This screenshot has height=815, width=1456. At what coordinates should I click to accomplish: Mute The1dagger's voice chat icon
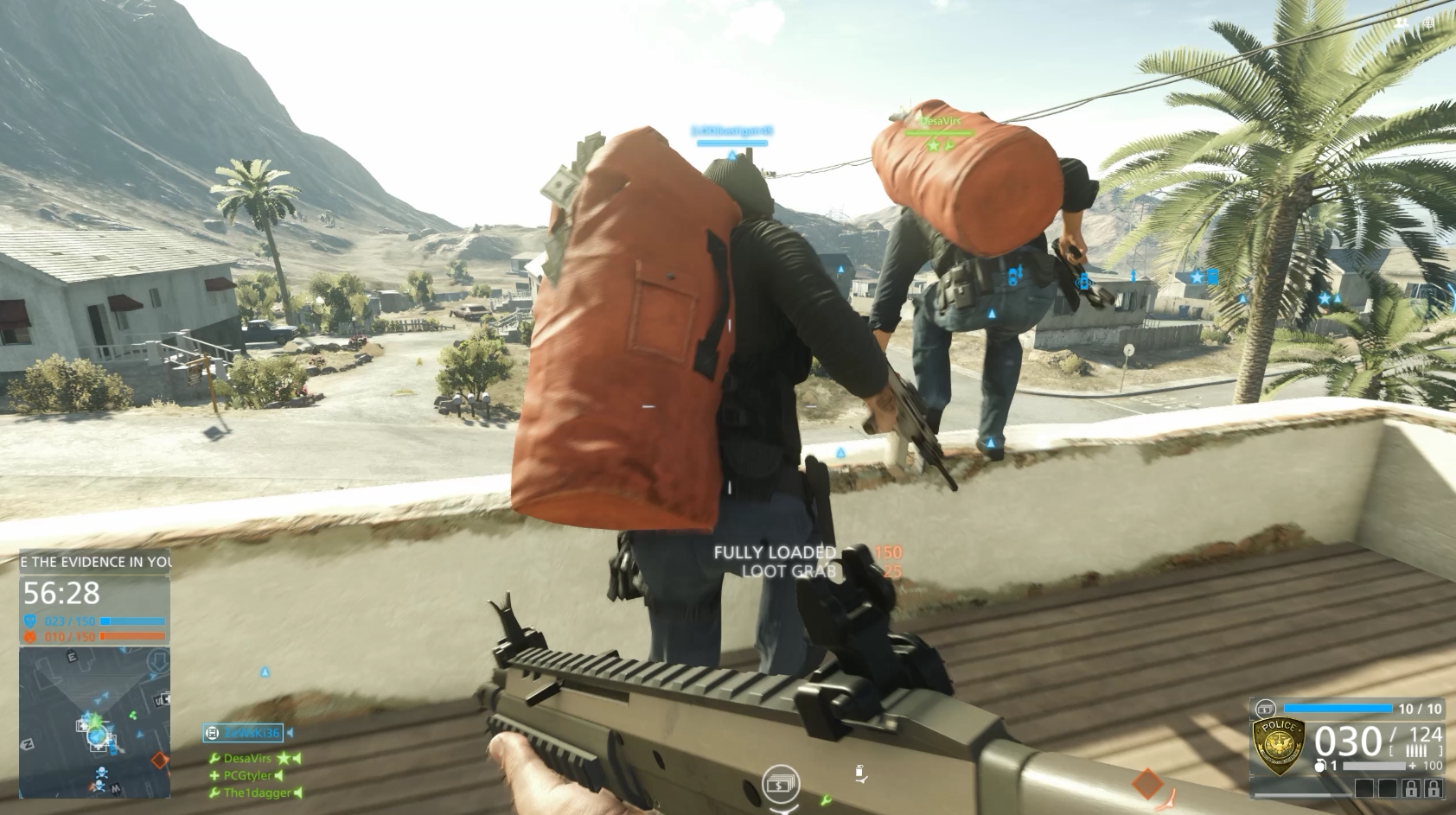click(297, 793)
